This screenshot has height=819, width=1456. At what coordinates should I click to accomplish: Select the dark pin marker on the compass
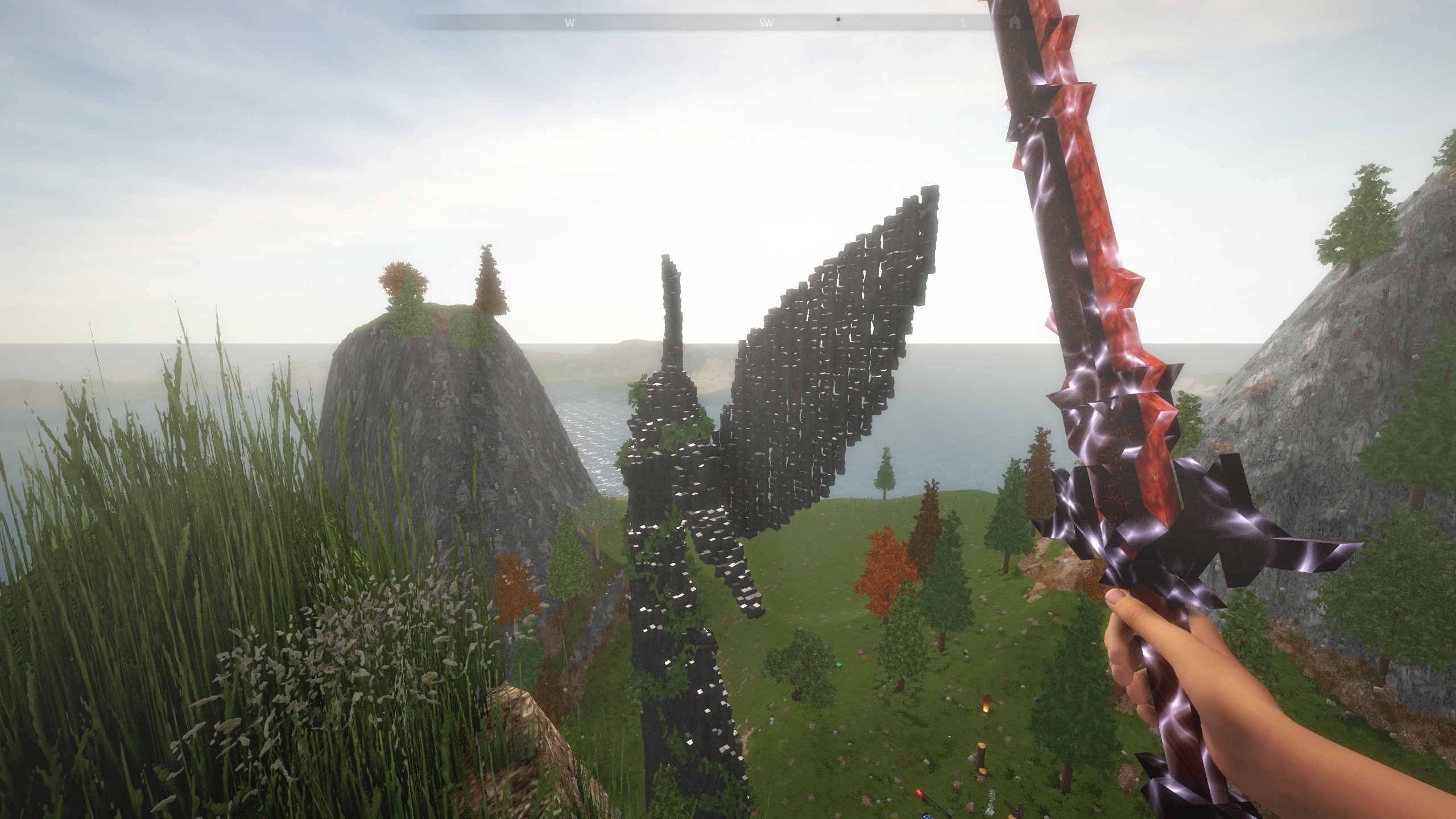838,19
